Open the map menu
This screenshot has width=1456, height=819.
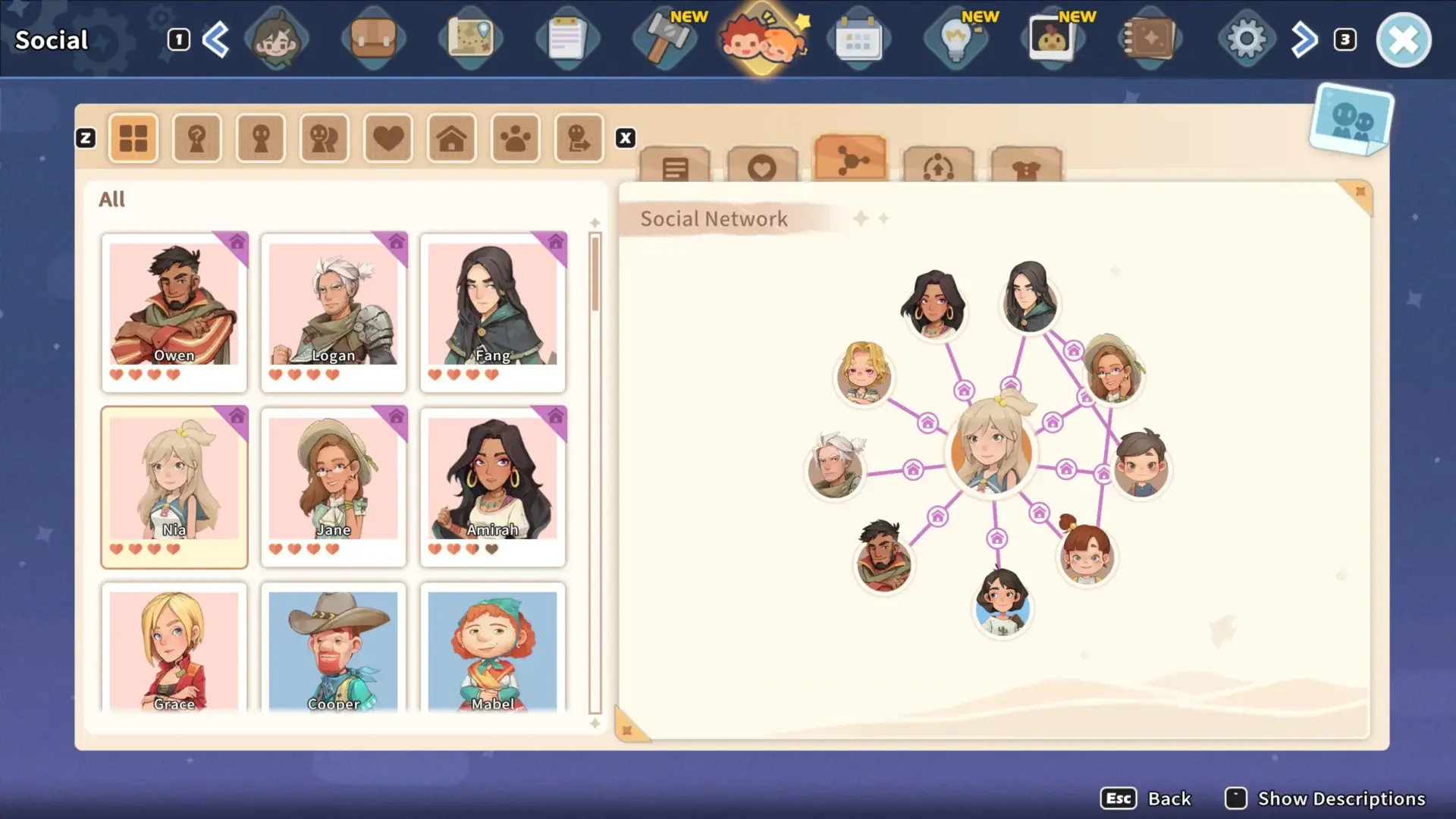coord(470,39)
